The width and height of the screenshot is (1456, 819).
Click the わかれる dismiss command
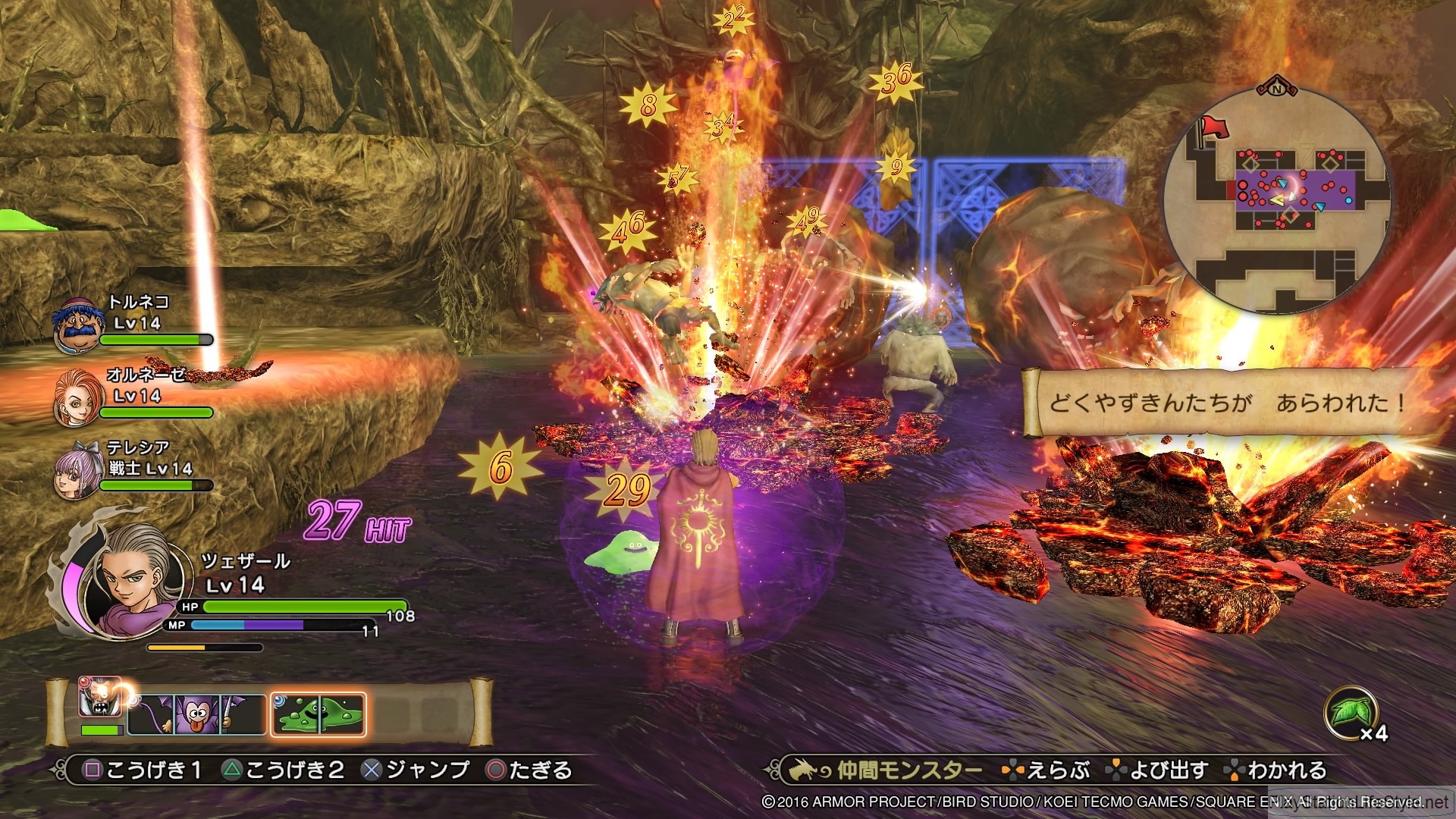coord(1289,767)
